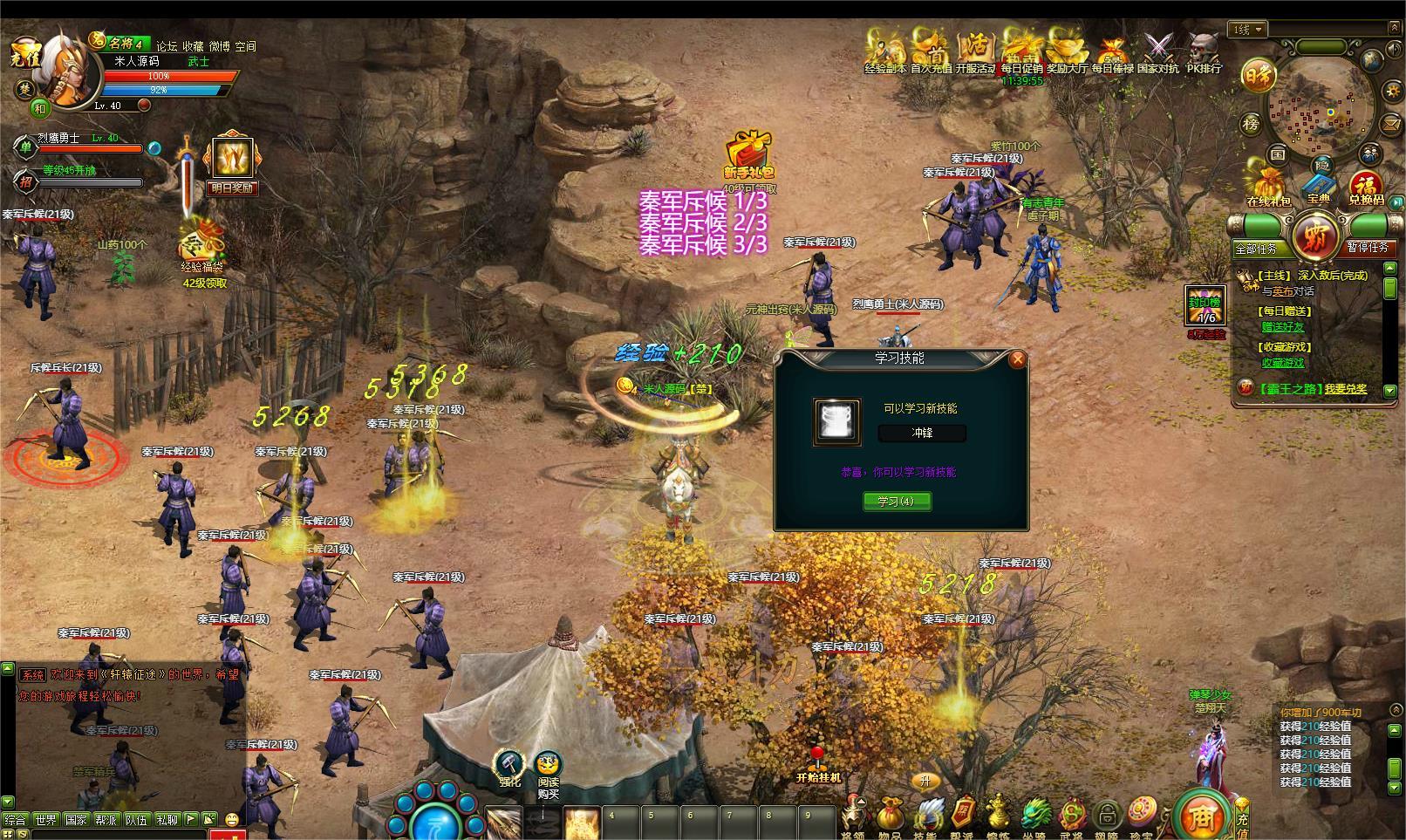Open the 兑换码 redeem code icon
The width and height of the screenshot is (1406, 840).
(x=1366, y=185)
